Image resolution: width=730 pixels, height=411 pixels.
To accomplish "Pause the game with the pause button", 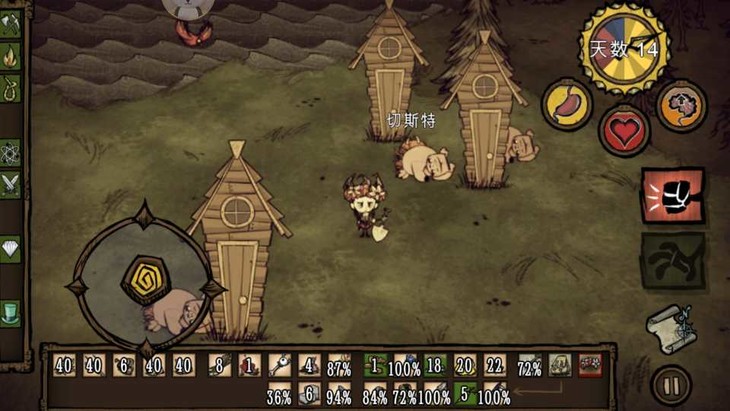I will click(668, 383).
